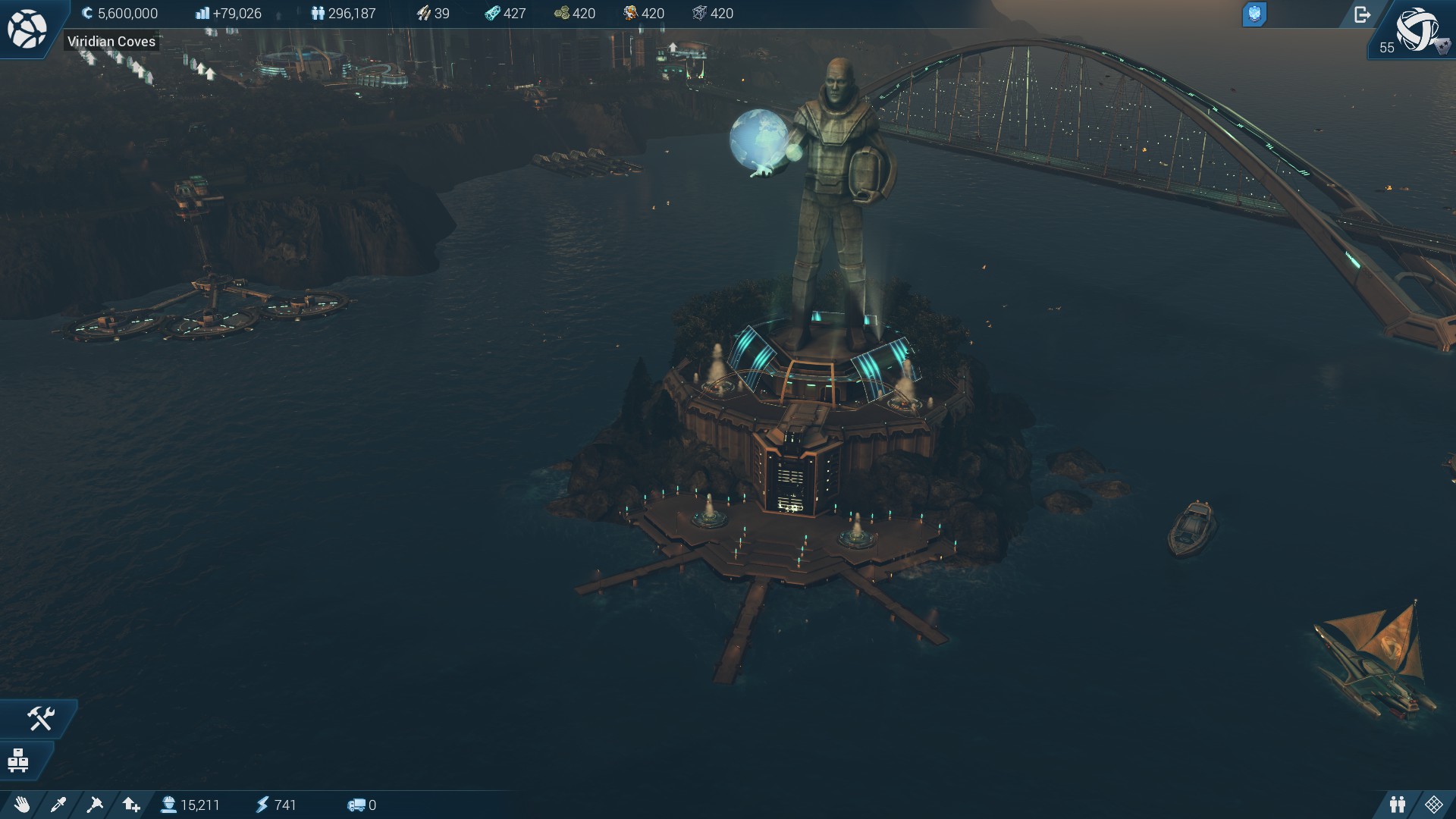Click the energy lightning bolt icon
1456x819 pixels.
[262, 805]
